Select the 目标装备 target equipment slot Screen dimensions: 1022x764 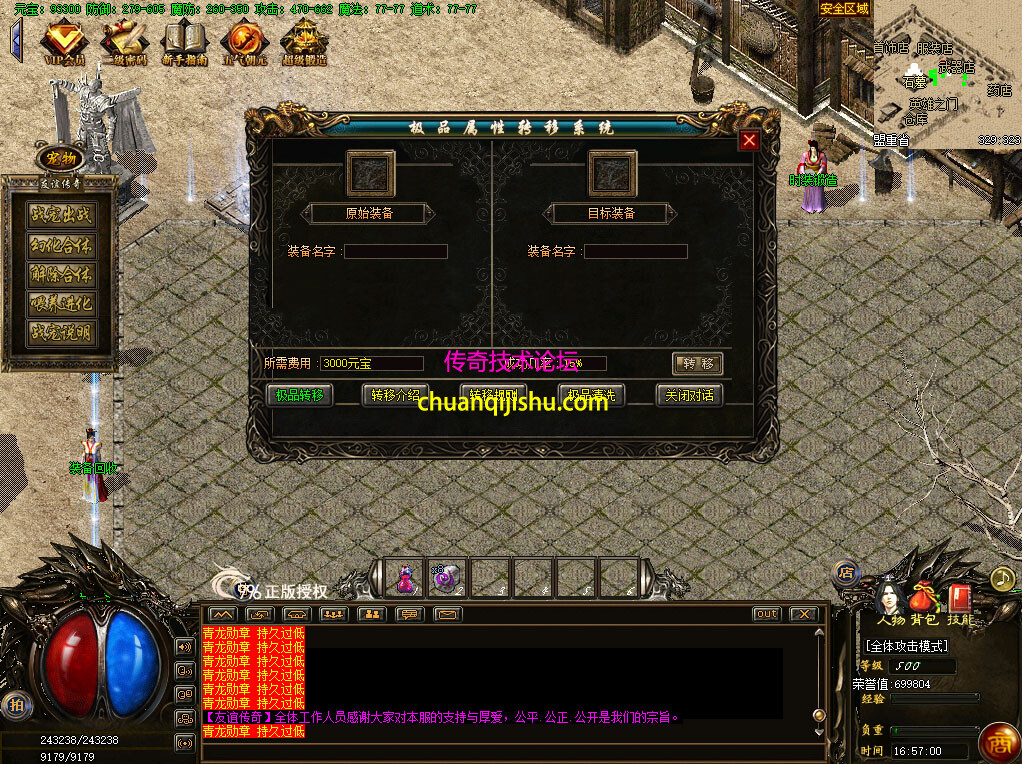click(612, 174)
